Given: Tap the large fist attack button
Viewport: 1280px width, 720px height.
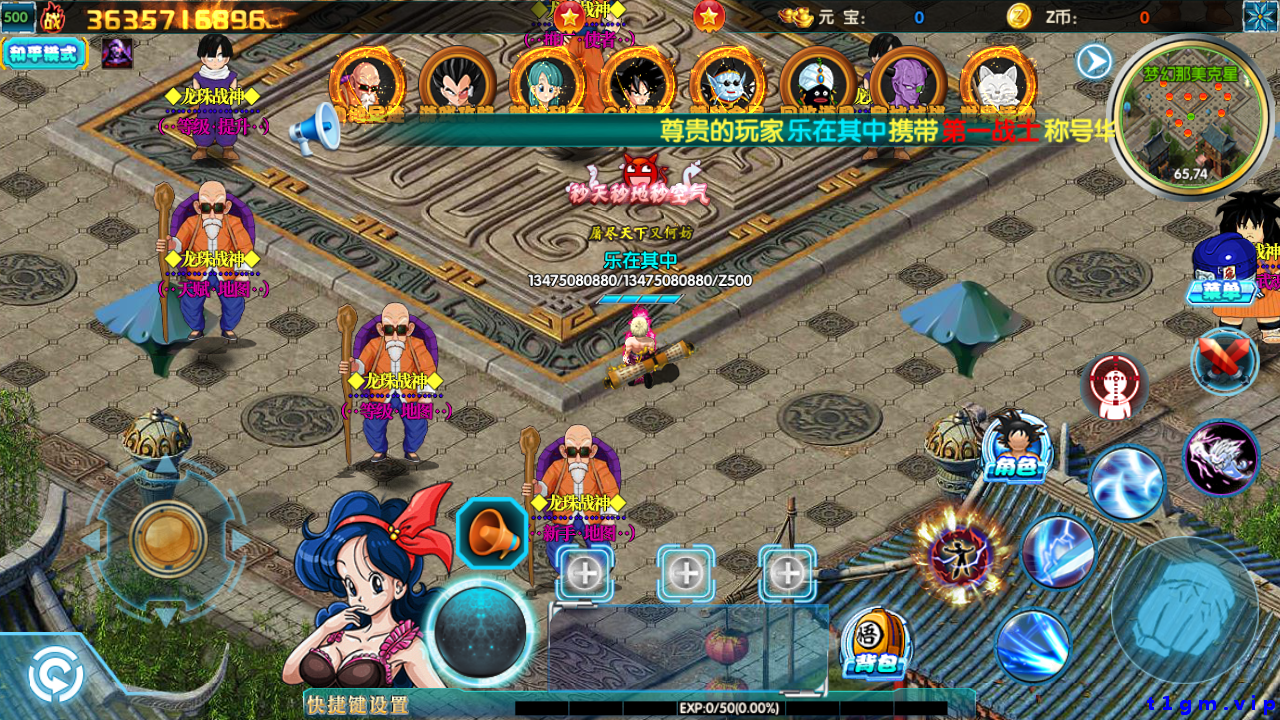Looking at the screenshot, I should (1186, 610).
